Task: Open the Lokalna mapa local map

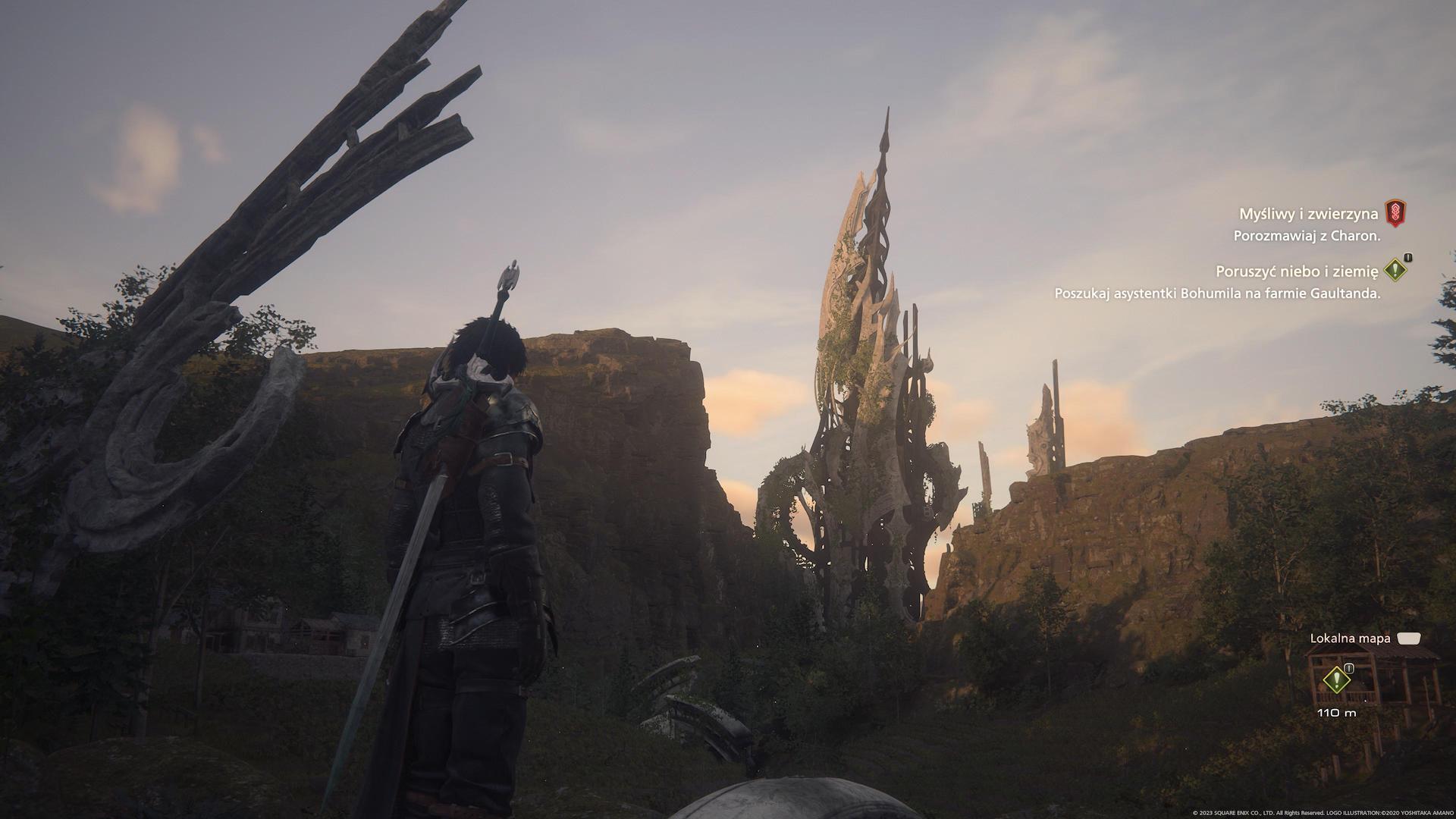Action: (1350, 639)
